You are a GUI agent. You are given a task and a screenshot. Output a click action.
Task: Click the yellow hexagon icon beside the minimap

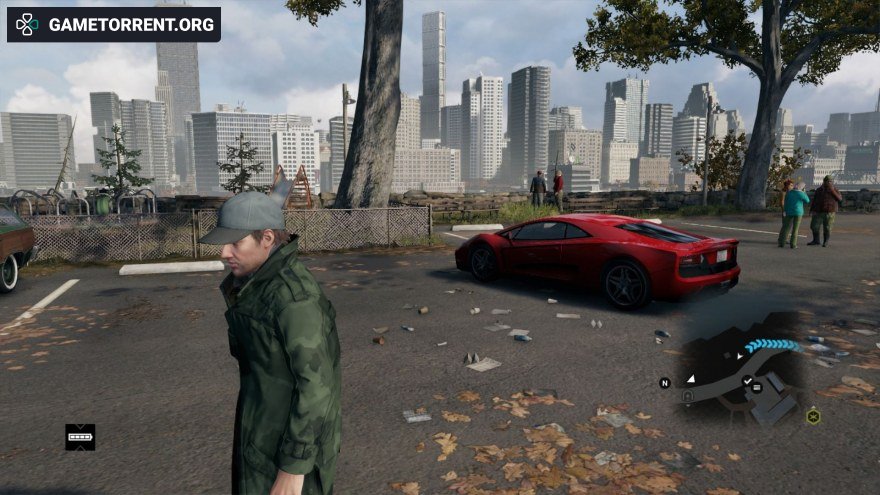coord(813,416)
